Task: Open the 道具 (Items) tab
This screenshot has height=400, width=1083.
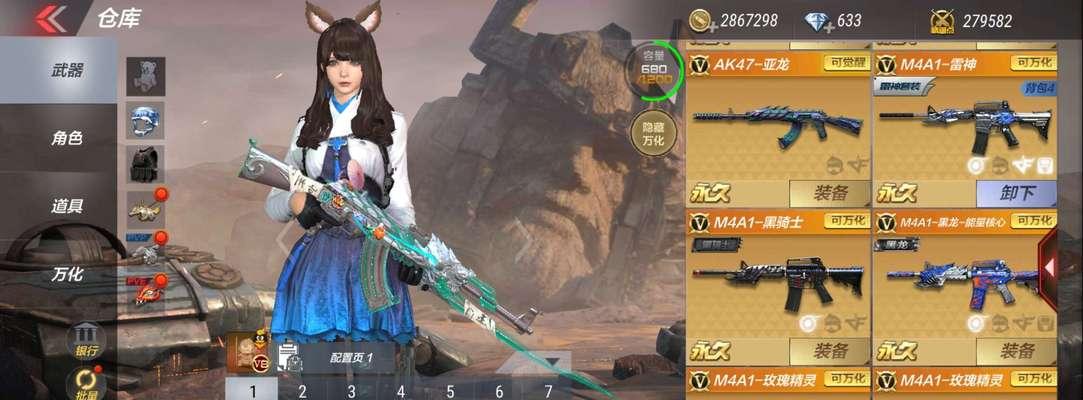Action: [67, 206]
